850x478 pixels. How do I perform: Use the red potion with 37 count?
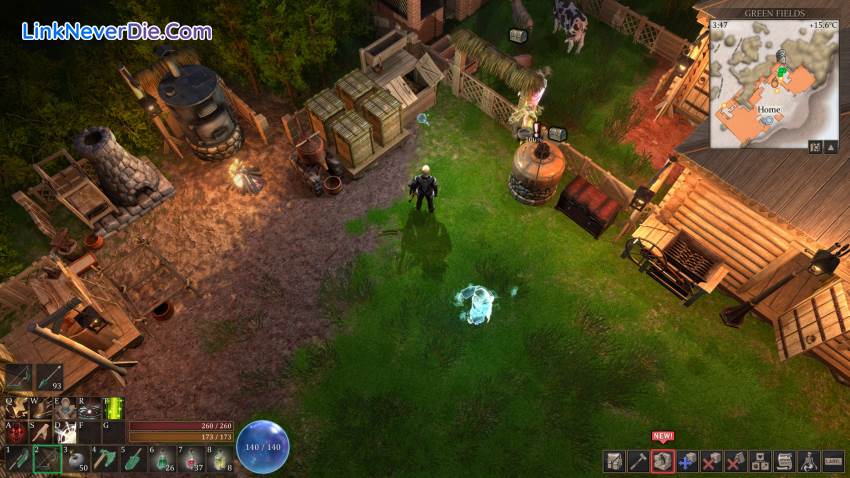tap(192, 460)
